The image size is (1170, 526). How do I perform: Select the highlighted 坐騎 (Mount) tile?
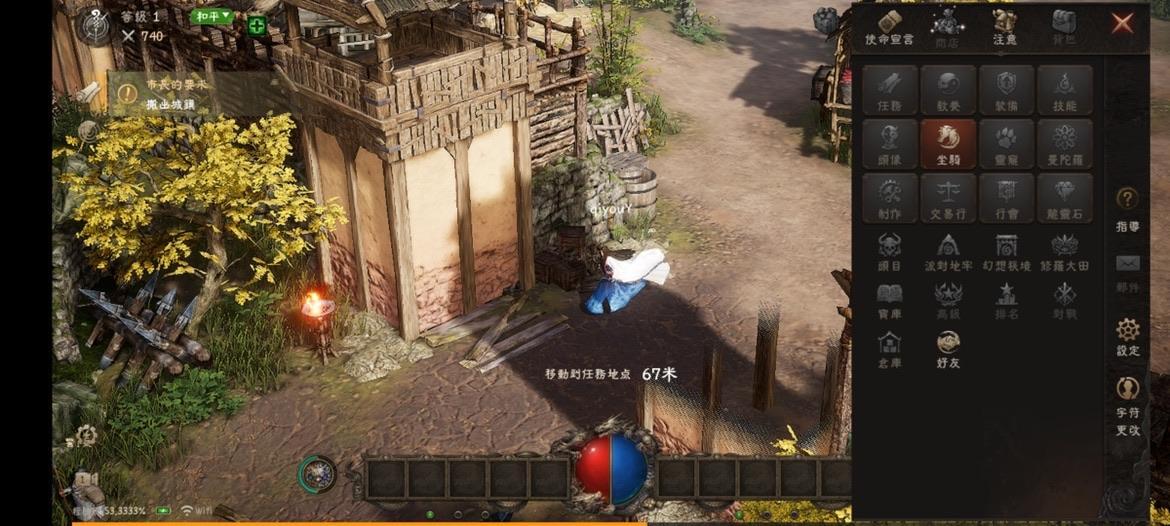948,144
